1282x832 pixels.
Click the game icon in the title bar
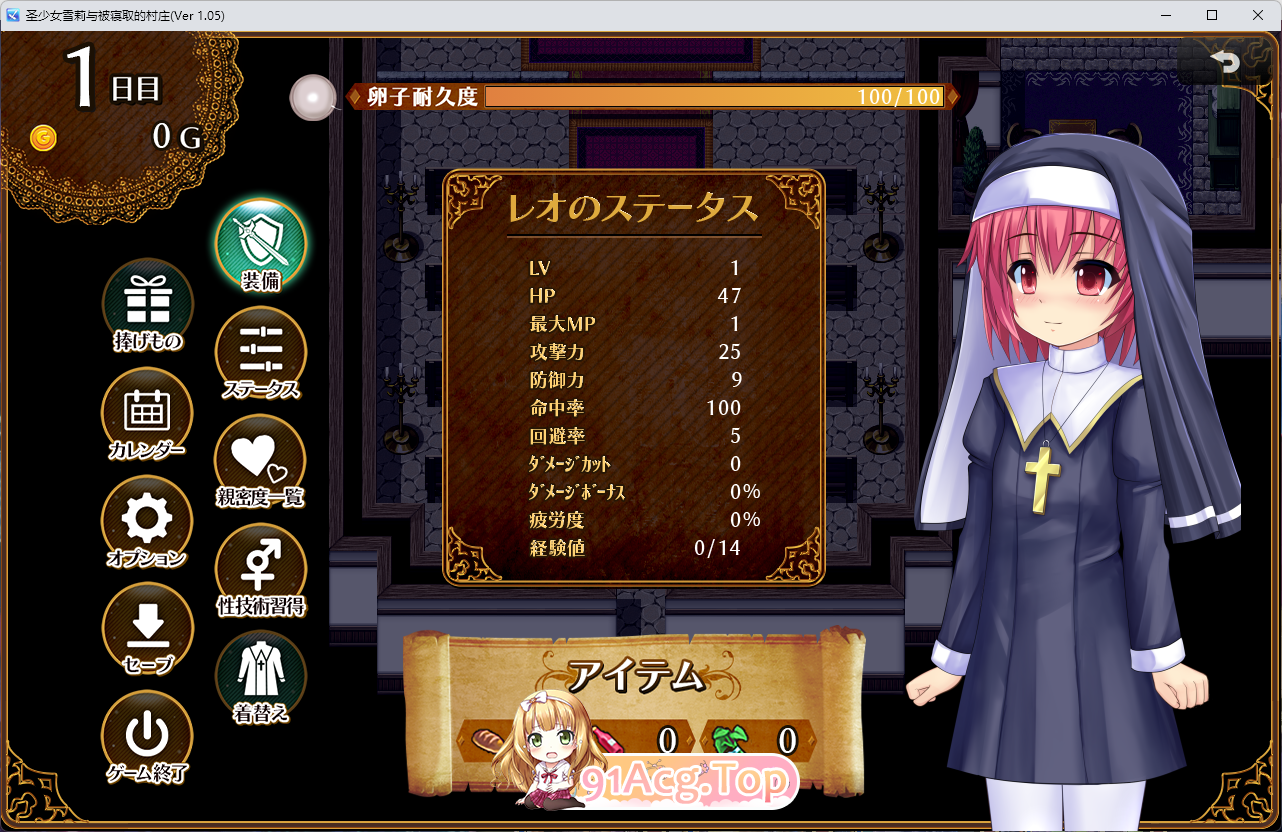click(13, 15)
